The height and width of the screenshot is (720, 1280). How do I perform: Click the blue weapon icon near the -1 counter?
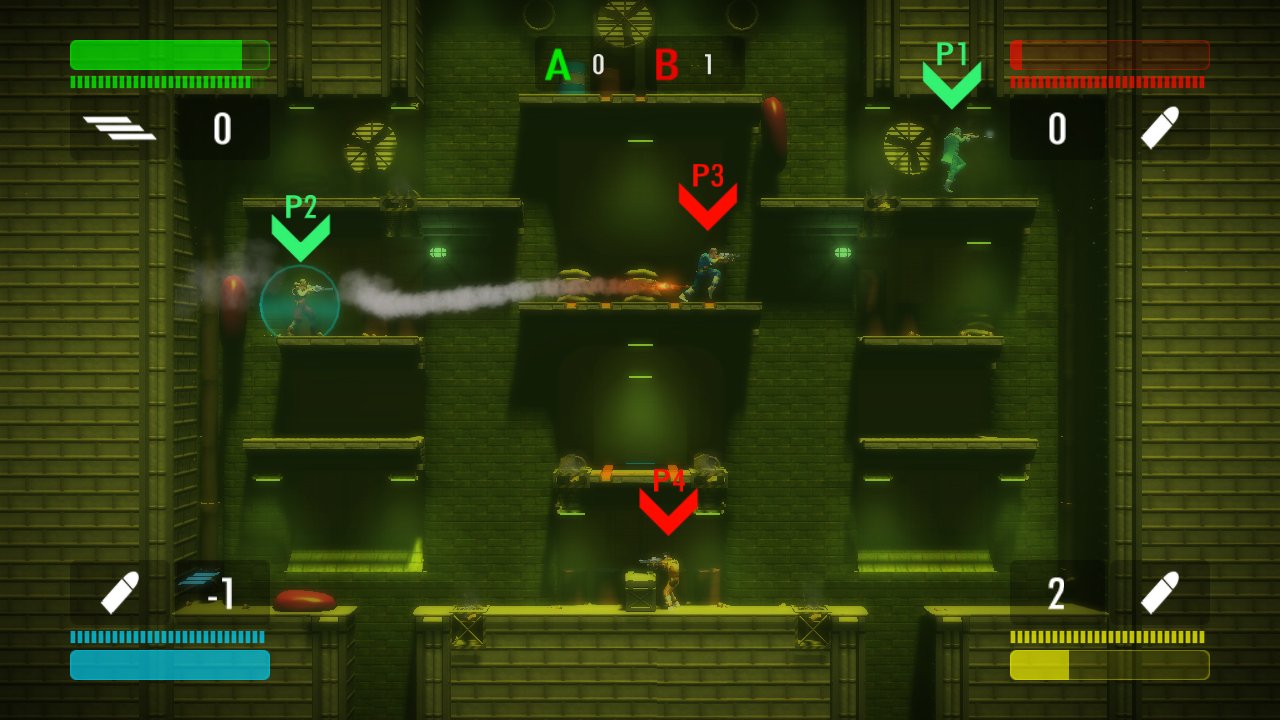point(197,578)
